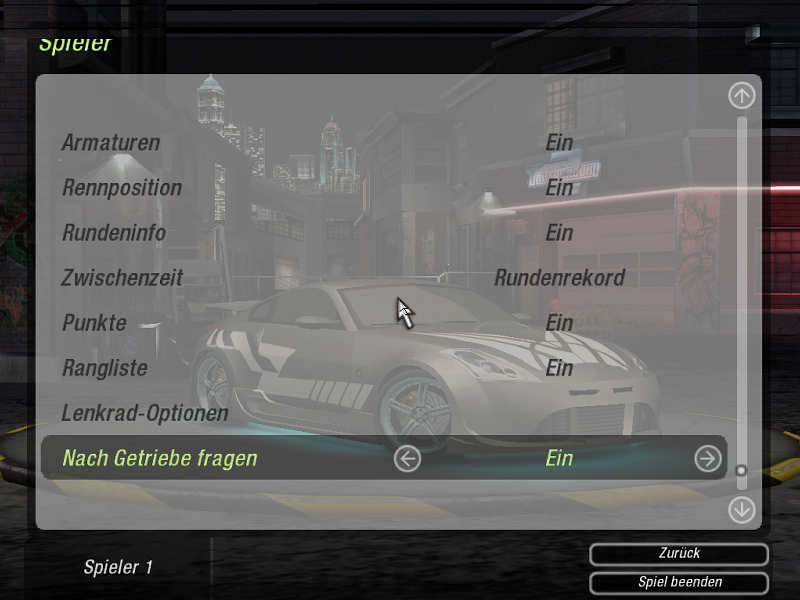This screenshot has width=800, height=600.
Task: Click right arrow for Nach Getriebe fragen
Action: tap(707, 458)
